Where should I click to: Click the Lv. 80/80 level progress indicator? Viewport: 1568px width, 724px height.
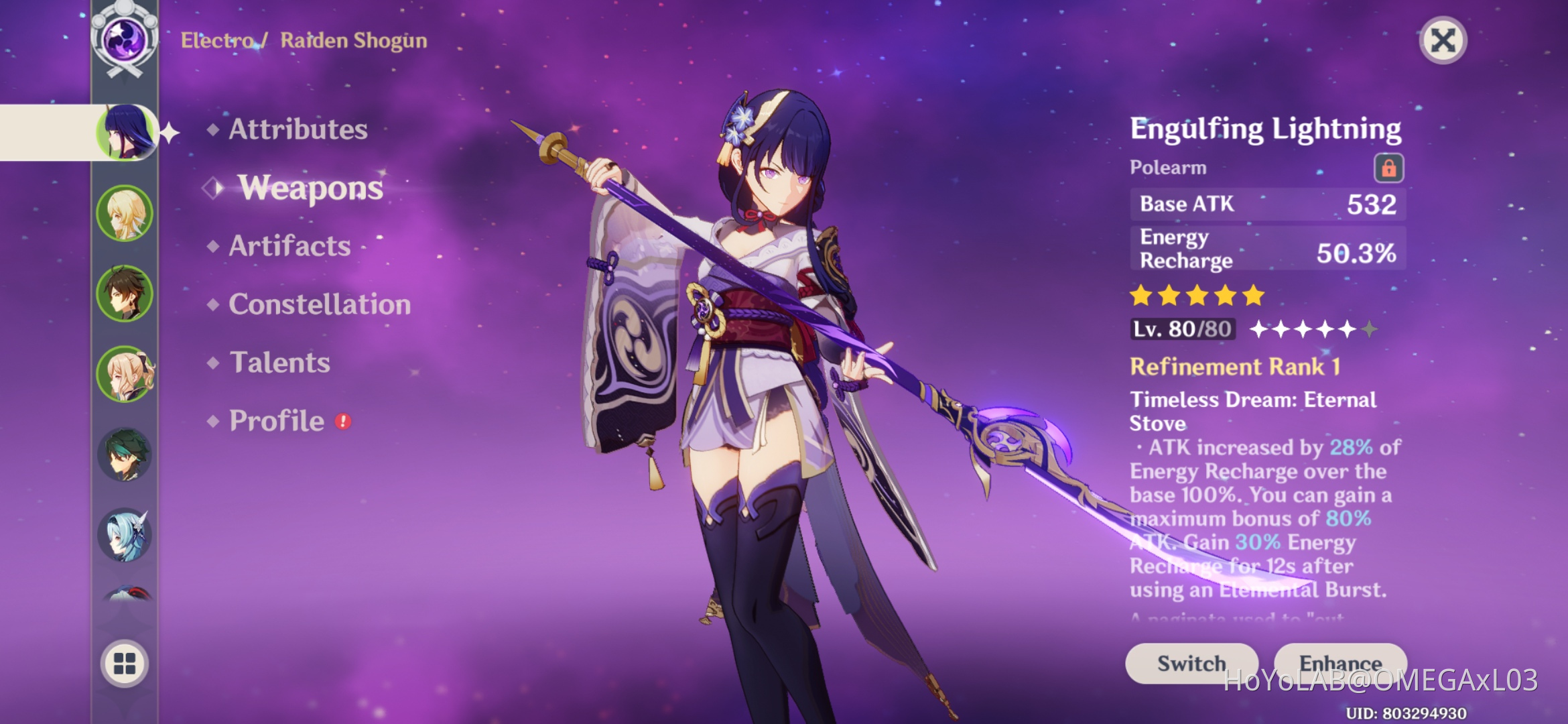pos(1181,328)
